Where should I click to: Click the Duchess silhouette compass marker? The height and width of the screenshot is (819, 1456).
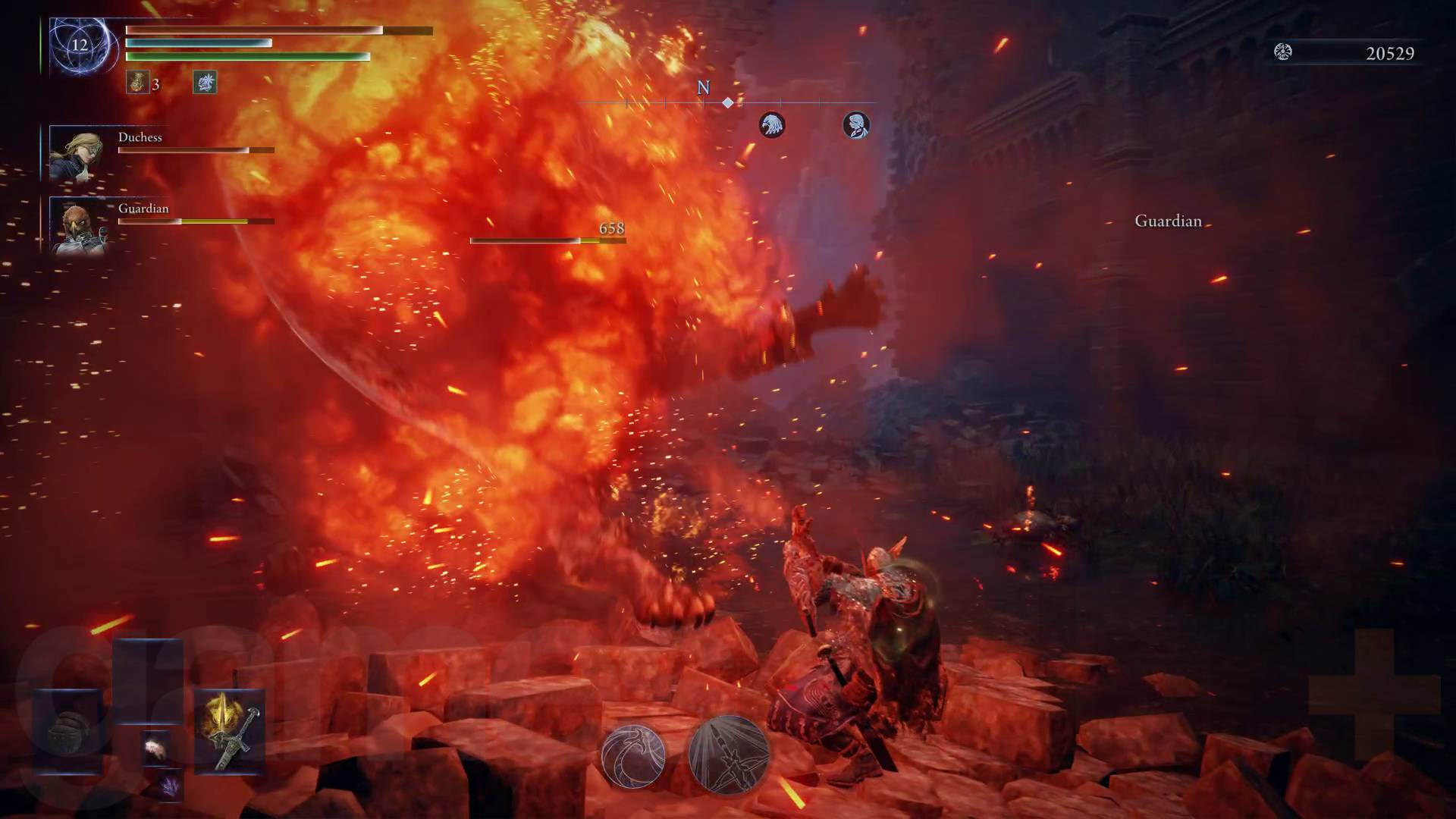click(856, 125)
